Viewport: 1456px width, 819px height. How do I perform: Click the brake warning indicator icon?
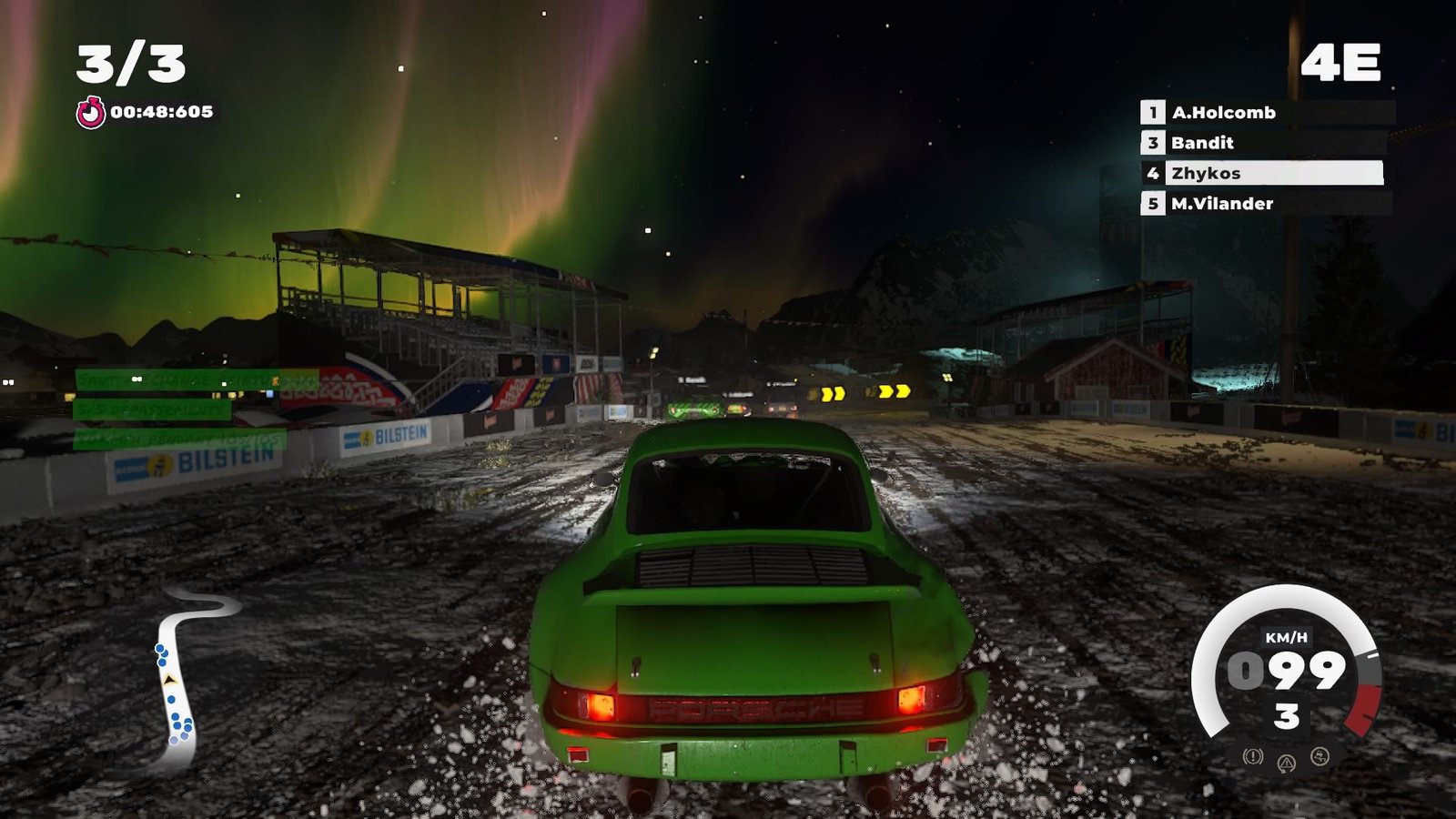1253,756
